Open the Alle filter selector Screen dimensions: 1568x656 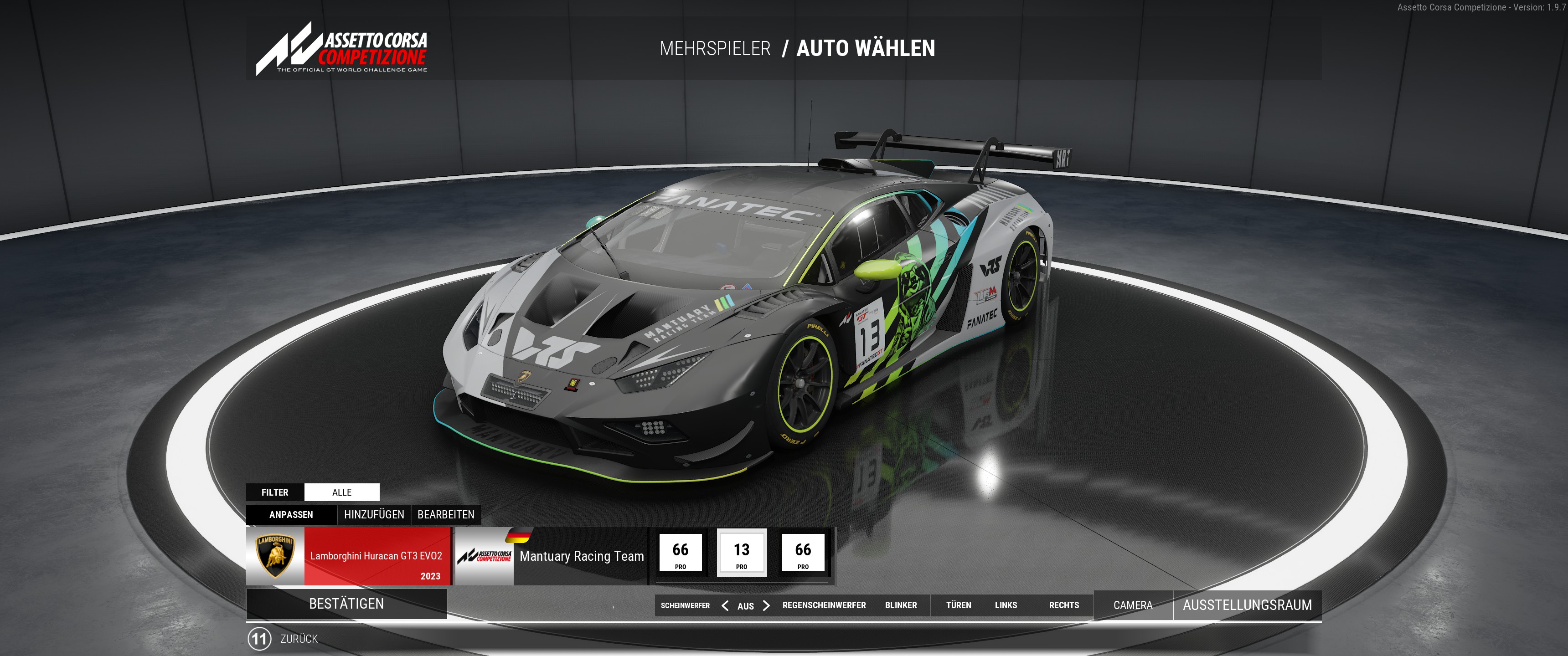[x=341, y=492]
